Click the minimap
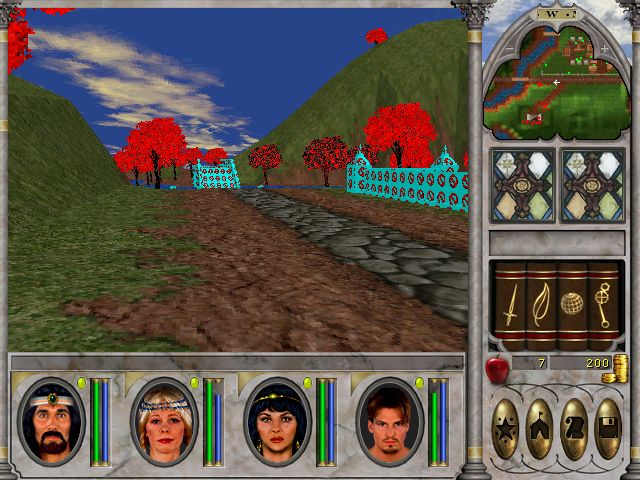Image resolution: width=640 pixels, height=480 pixels. pyautogui.click(x=551, y=82)
